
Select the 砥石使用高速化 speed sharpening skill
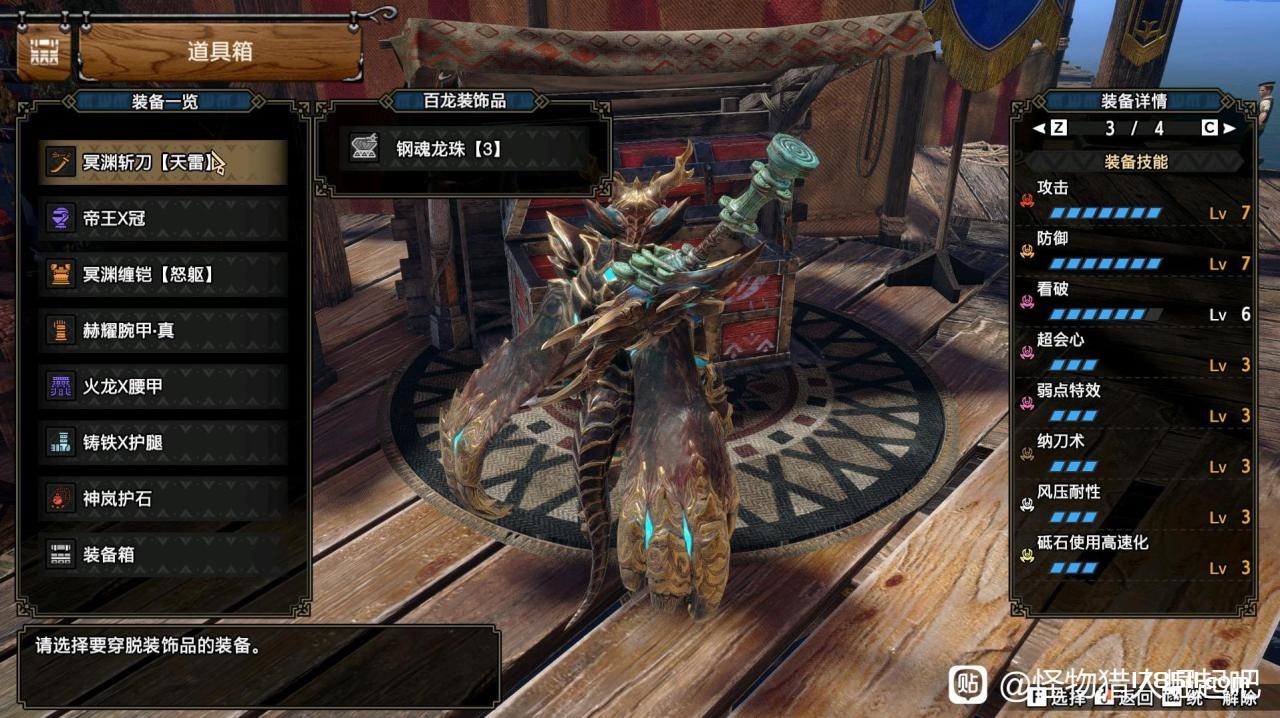point(1135,555)
